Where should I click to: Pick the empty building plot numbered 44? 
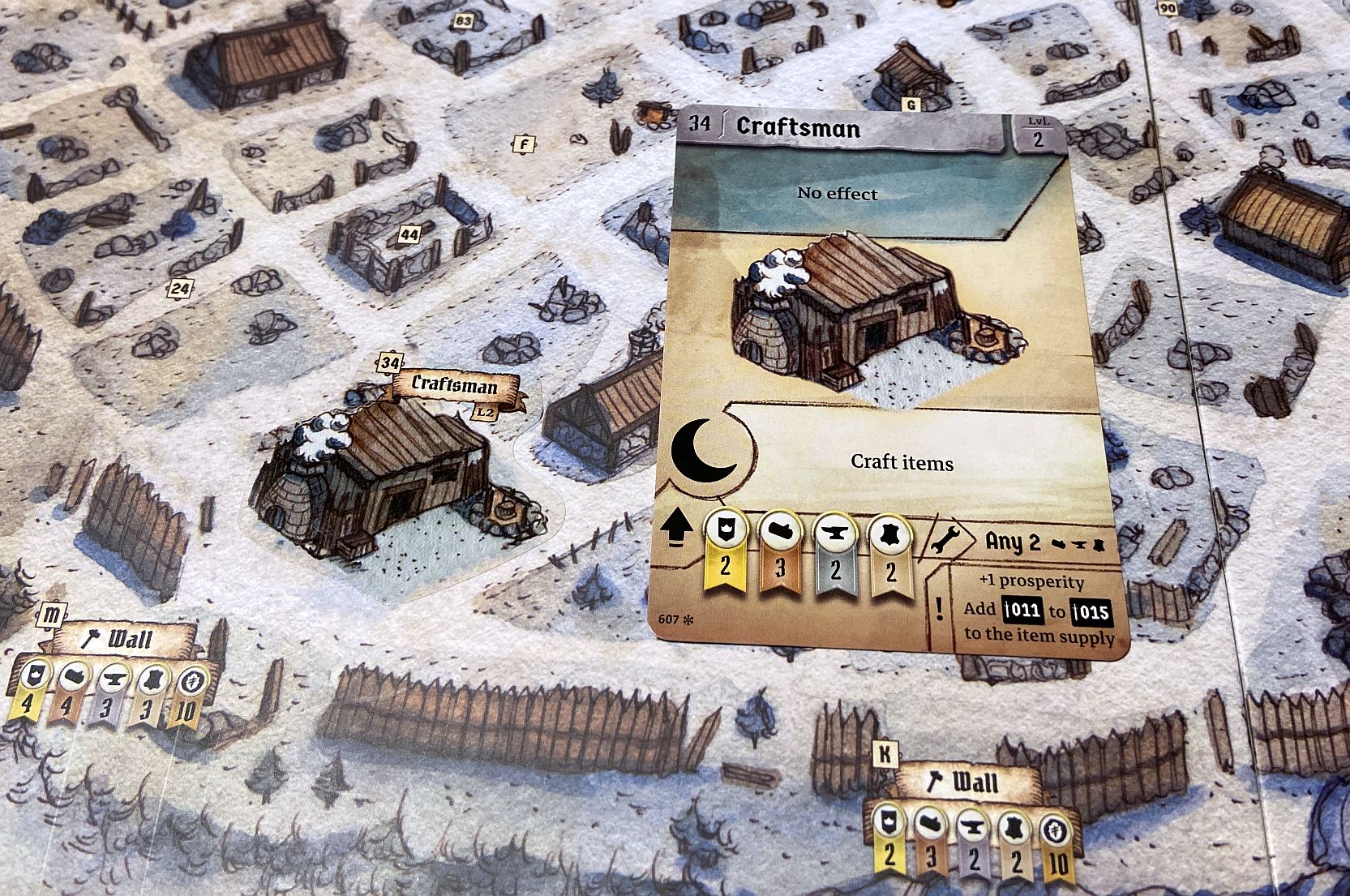click(x=409, y=235)
